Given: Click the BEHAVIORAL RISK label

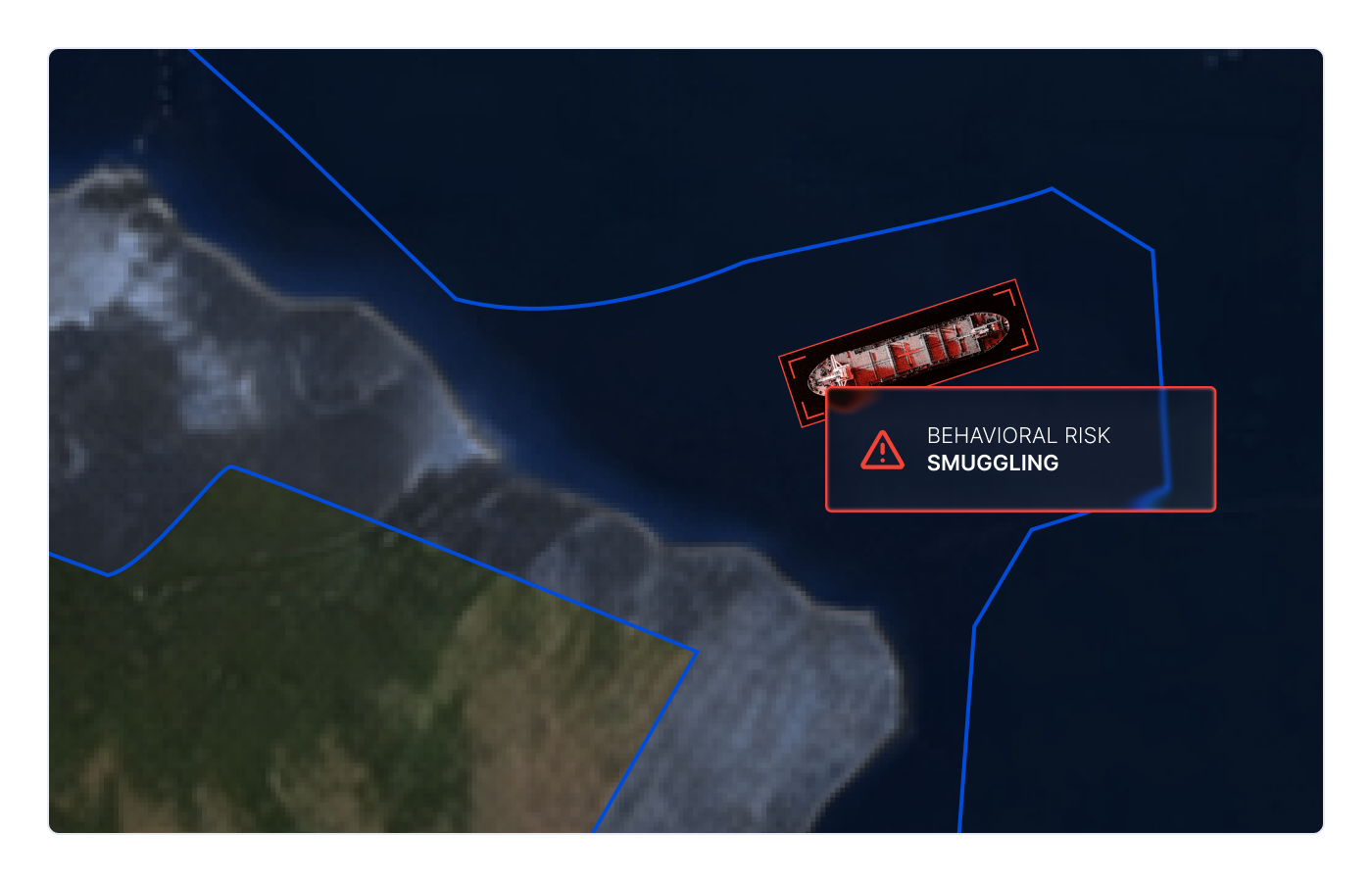Looking at the screenshot, I should pos(1018,436).
